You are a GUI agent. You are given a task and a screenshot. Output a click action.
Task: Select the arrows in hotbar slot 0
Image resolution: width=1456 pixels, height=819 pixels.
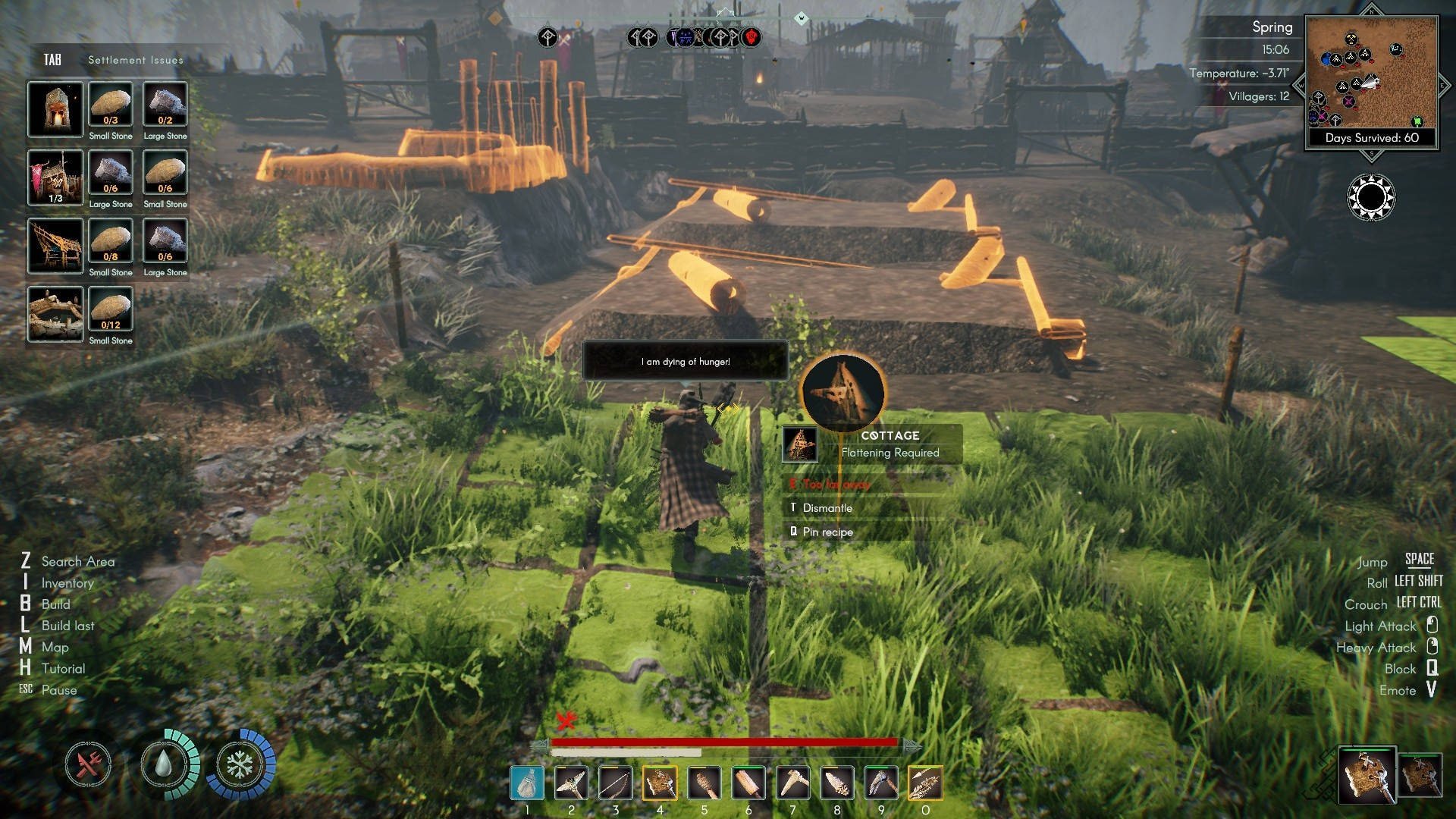(x=925, y=783)
